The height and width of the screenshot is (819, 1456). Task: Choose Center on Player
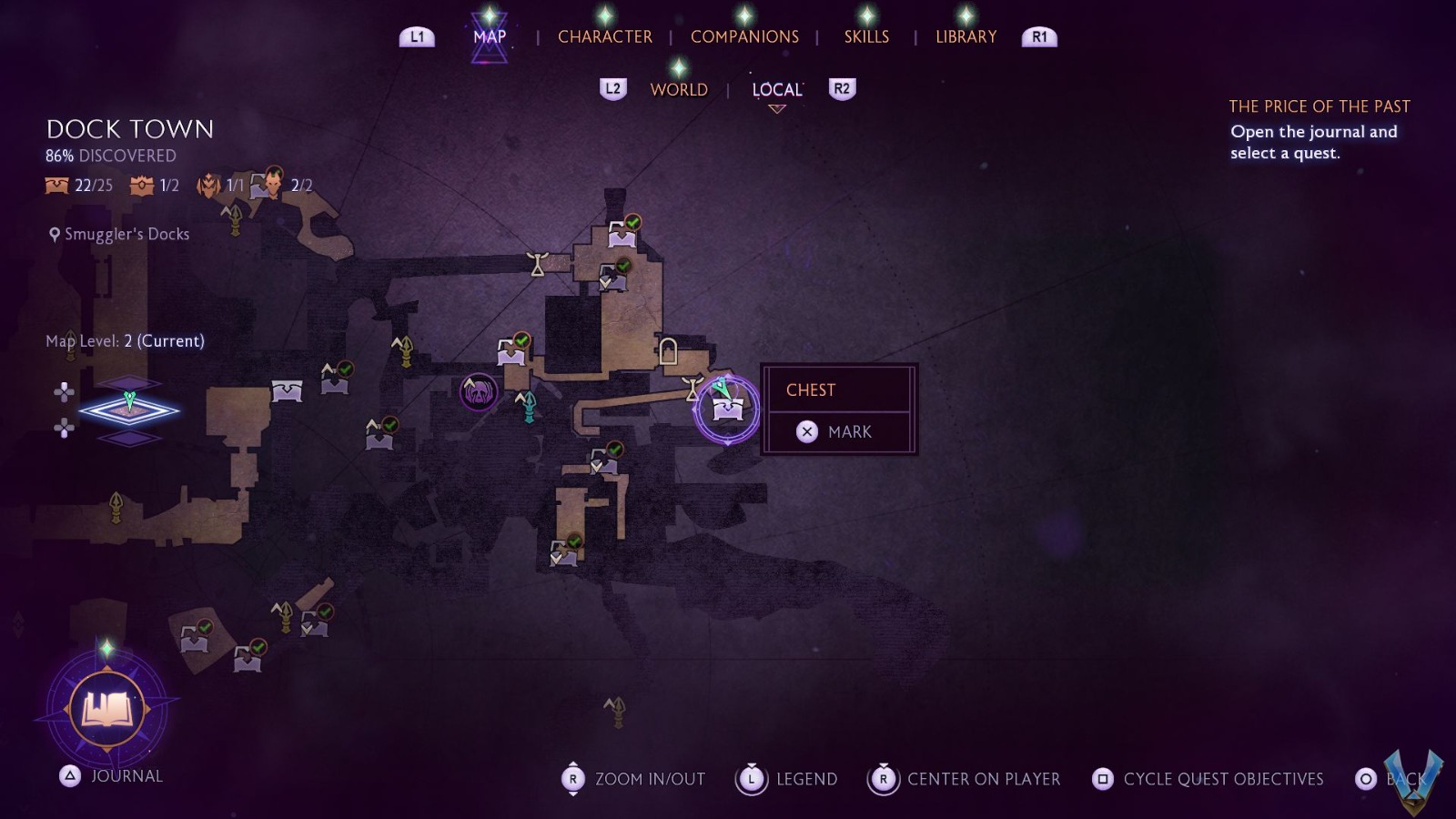[x=966, y=779]
